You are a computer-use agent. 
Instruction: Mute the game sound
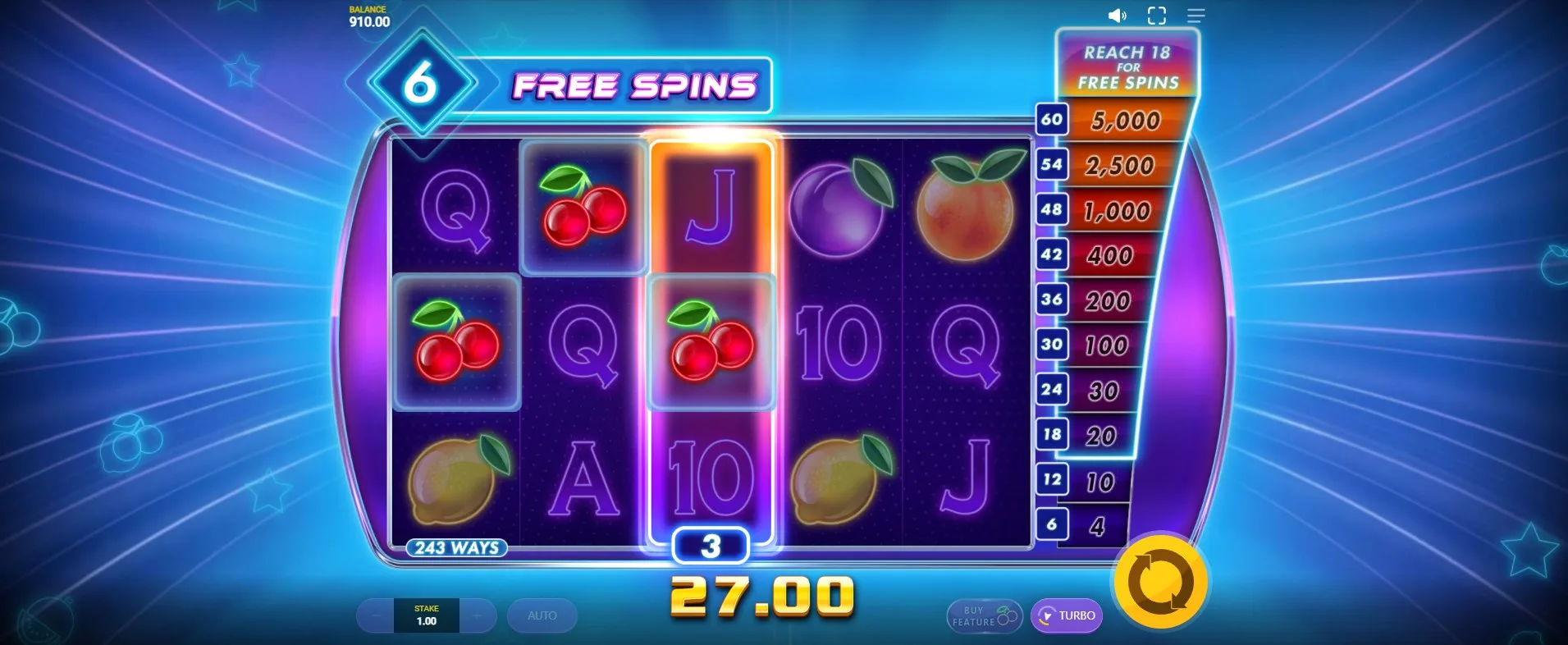click(x=1117, y=16)
